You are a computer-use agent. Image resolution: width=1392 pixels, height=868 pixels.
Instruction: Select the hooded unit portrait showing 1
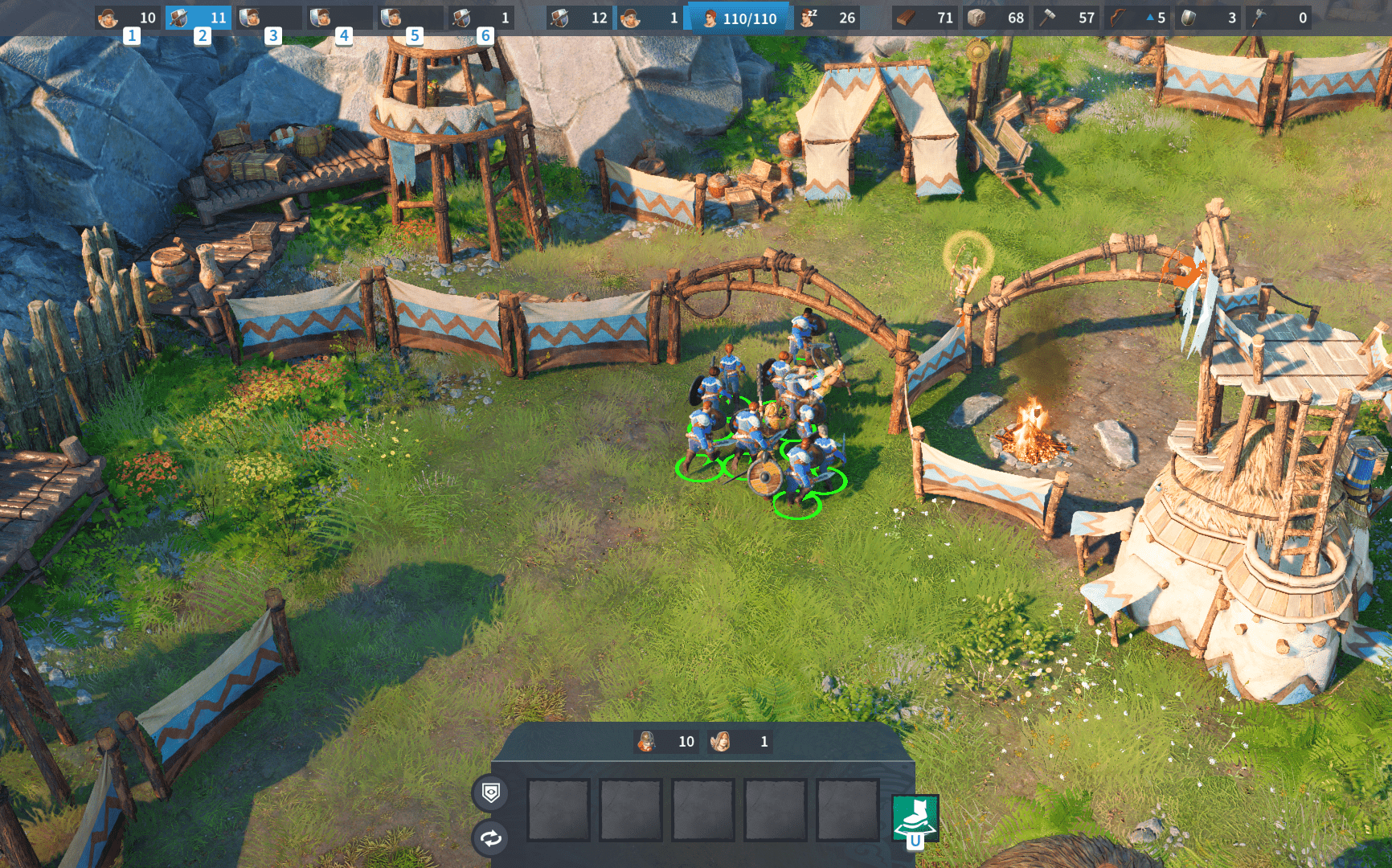[740, 741]
